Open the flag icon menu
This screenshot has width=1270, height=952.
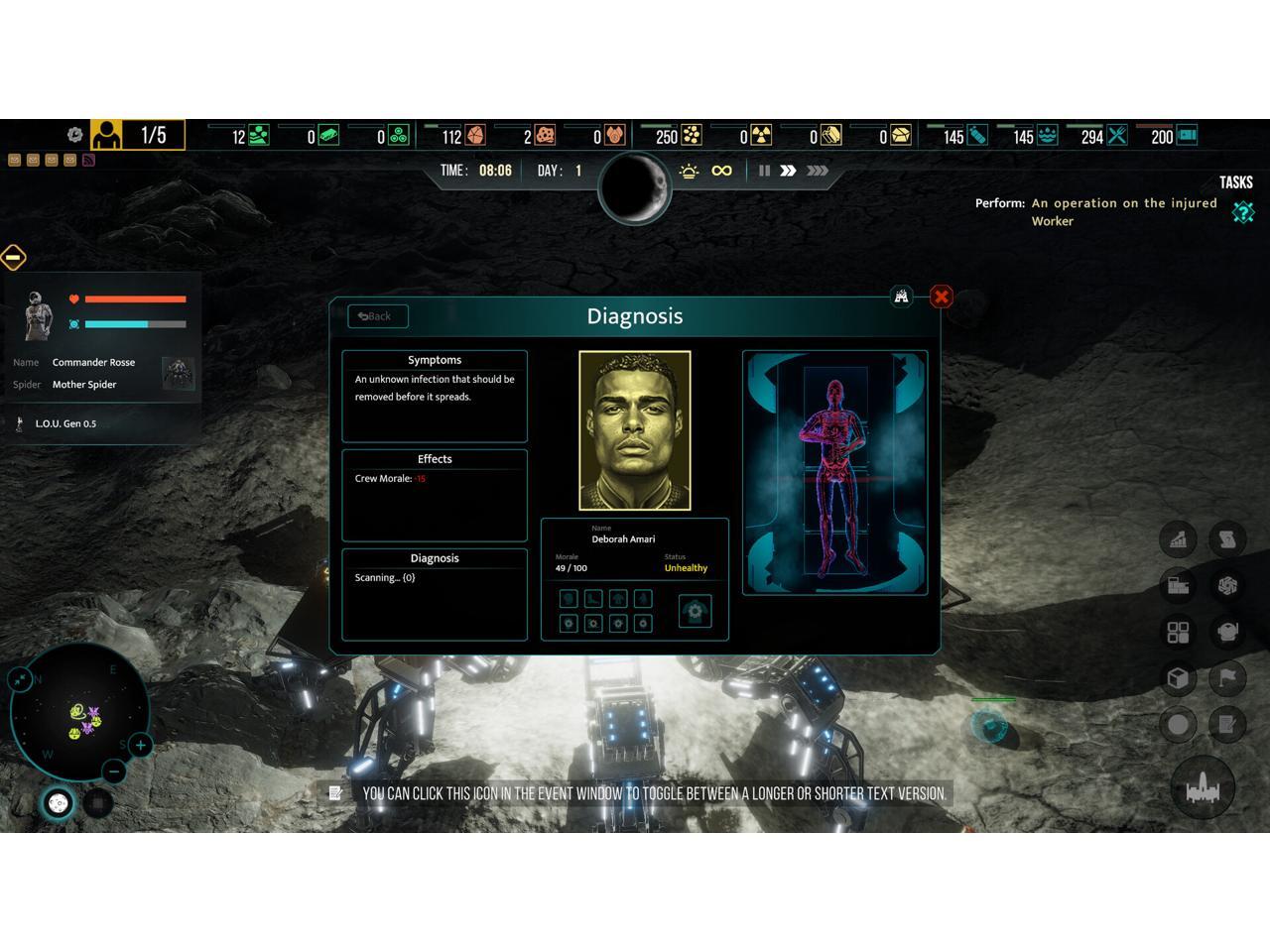[x=1227, y=678]
